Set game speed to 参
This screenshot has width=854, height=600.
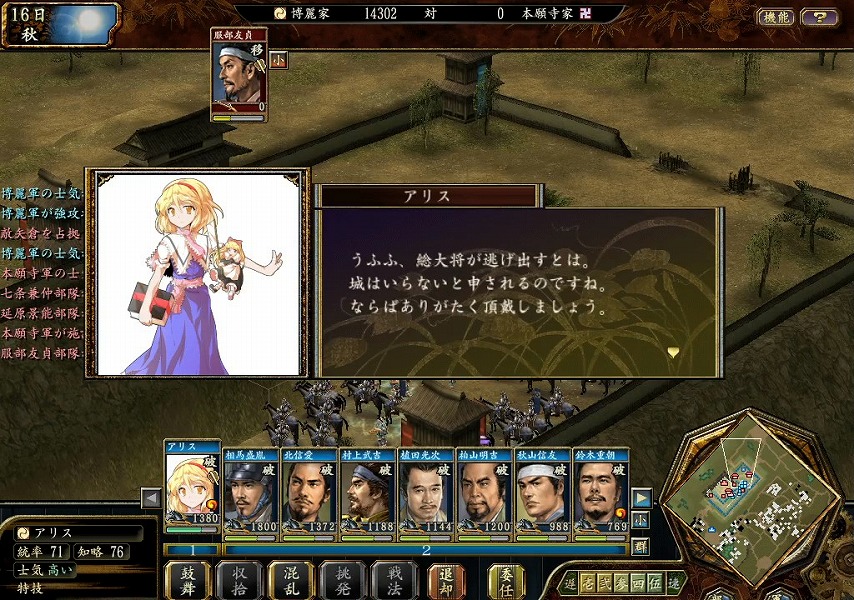tap(621, 582)
